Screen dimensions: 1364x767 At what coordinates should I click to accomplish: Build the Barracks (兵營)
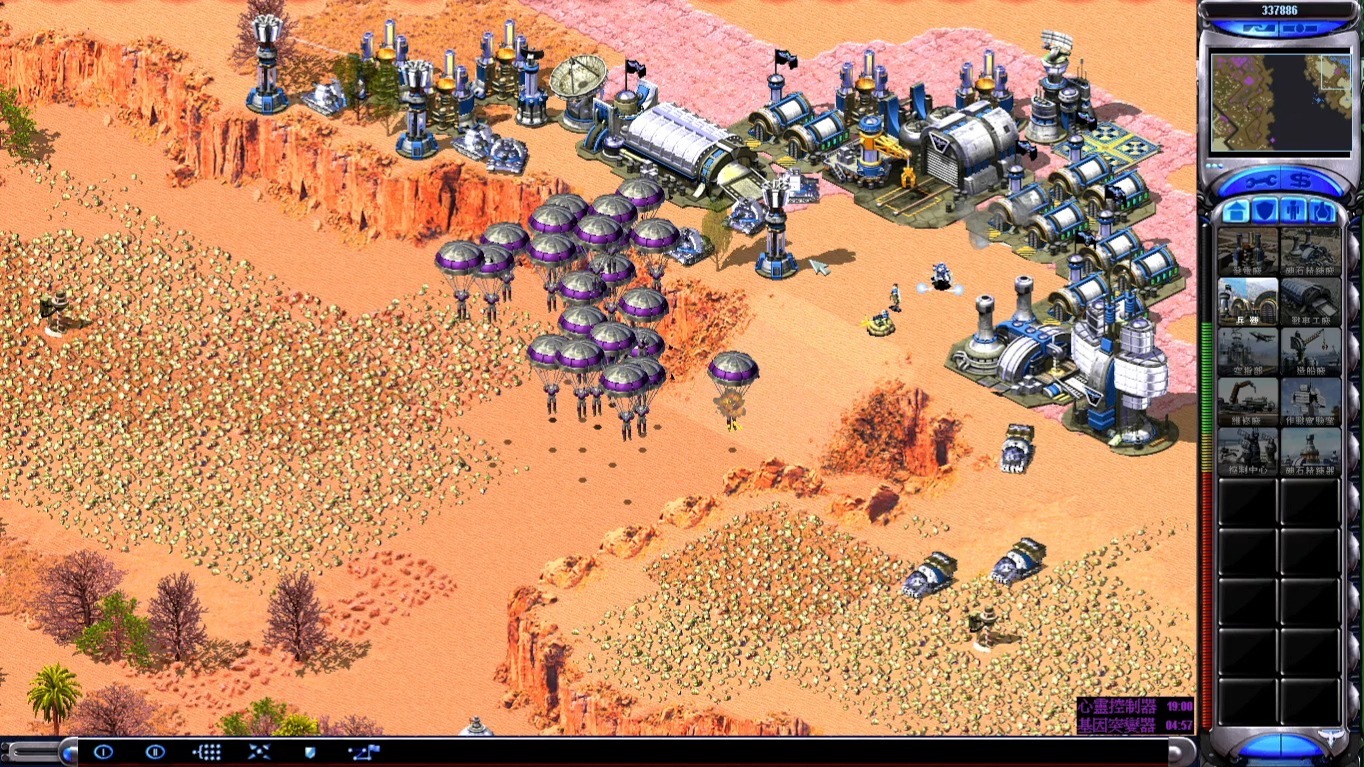point(1247,301)
